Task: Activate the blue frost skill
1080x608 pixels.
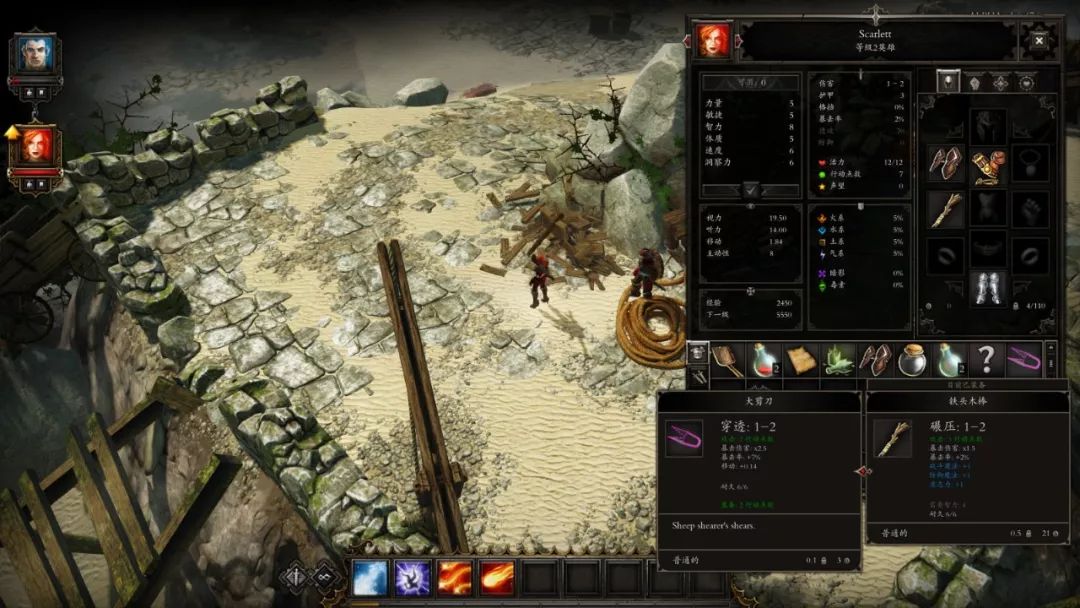Action: tap(370, 578)
